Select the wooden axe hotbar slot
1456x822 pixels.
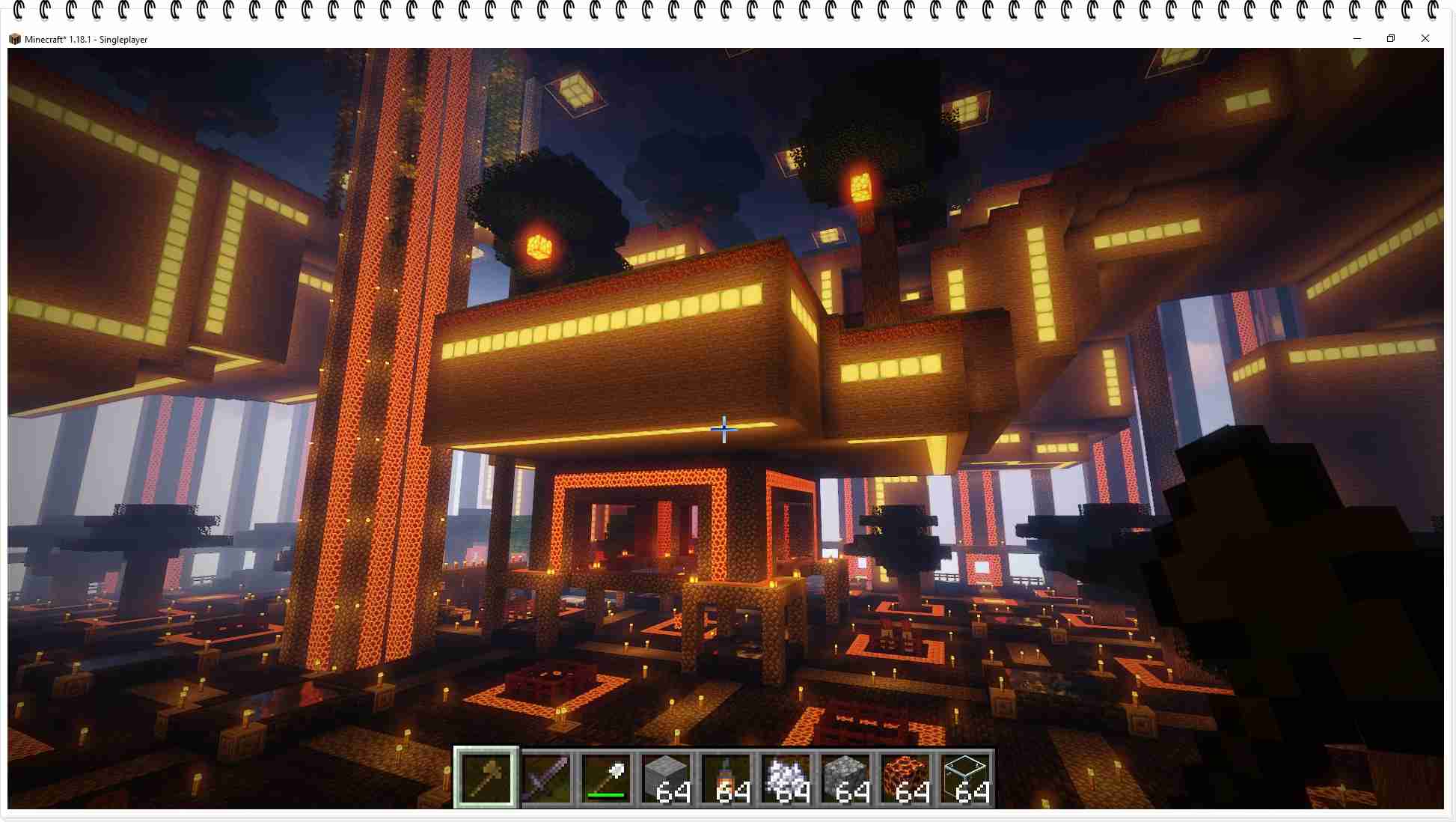[486, 777]
